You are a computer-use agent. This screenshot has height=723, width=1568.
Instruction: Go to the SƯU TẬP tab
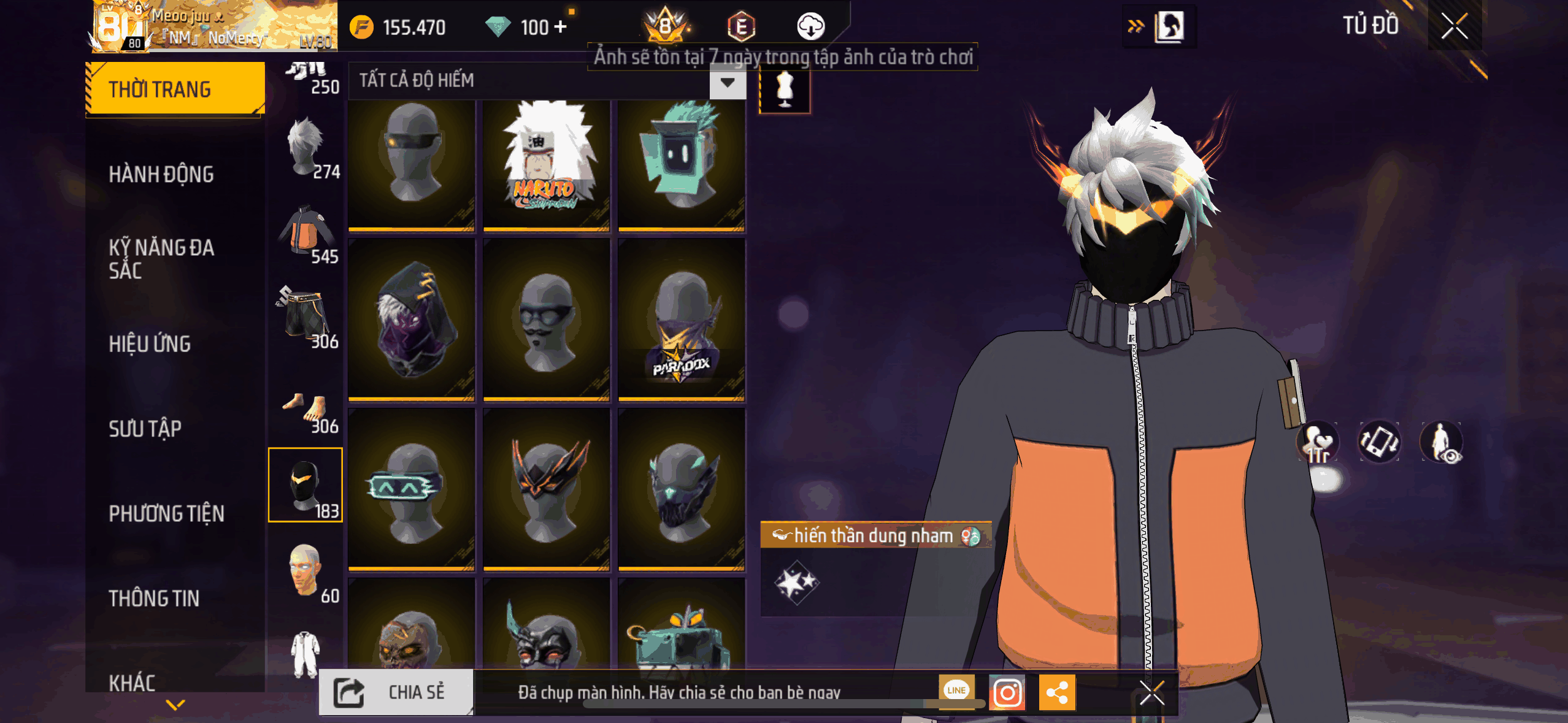tap(145, 429)
